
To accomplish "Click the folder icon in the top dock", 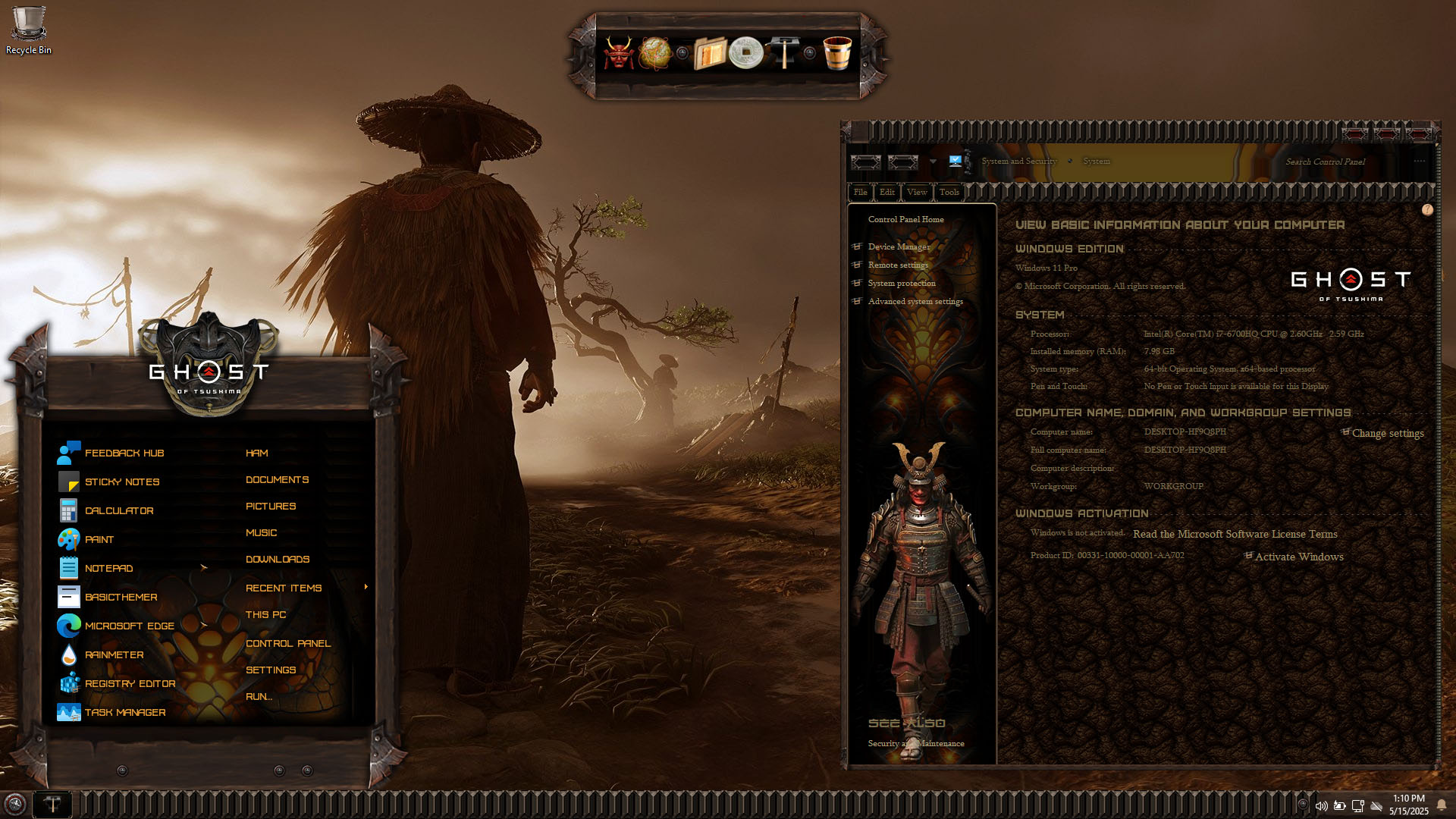I will [x=710, y=53].
